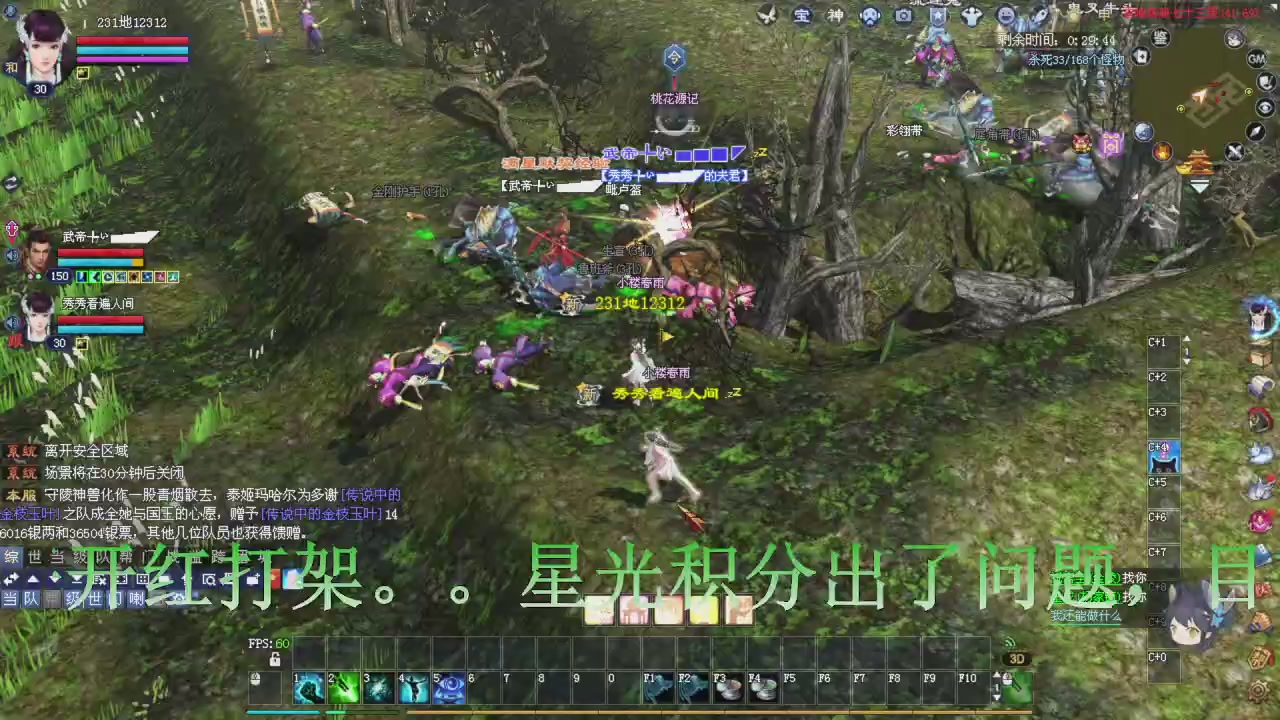Open the channel selector horn icon near chat input
The height and width of the screenshot is (720, 1280).
coord(137,598)
